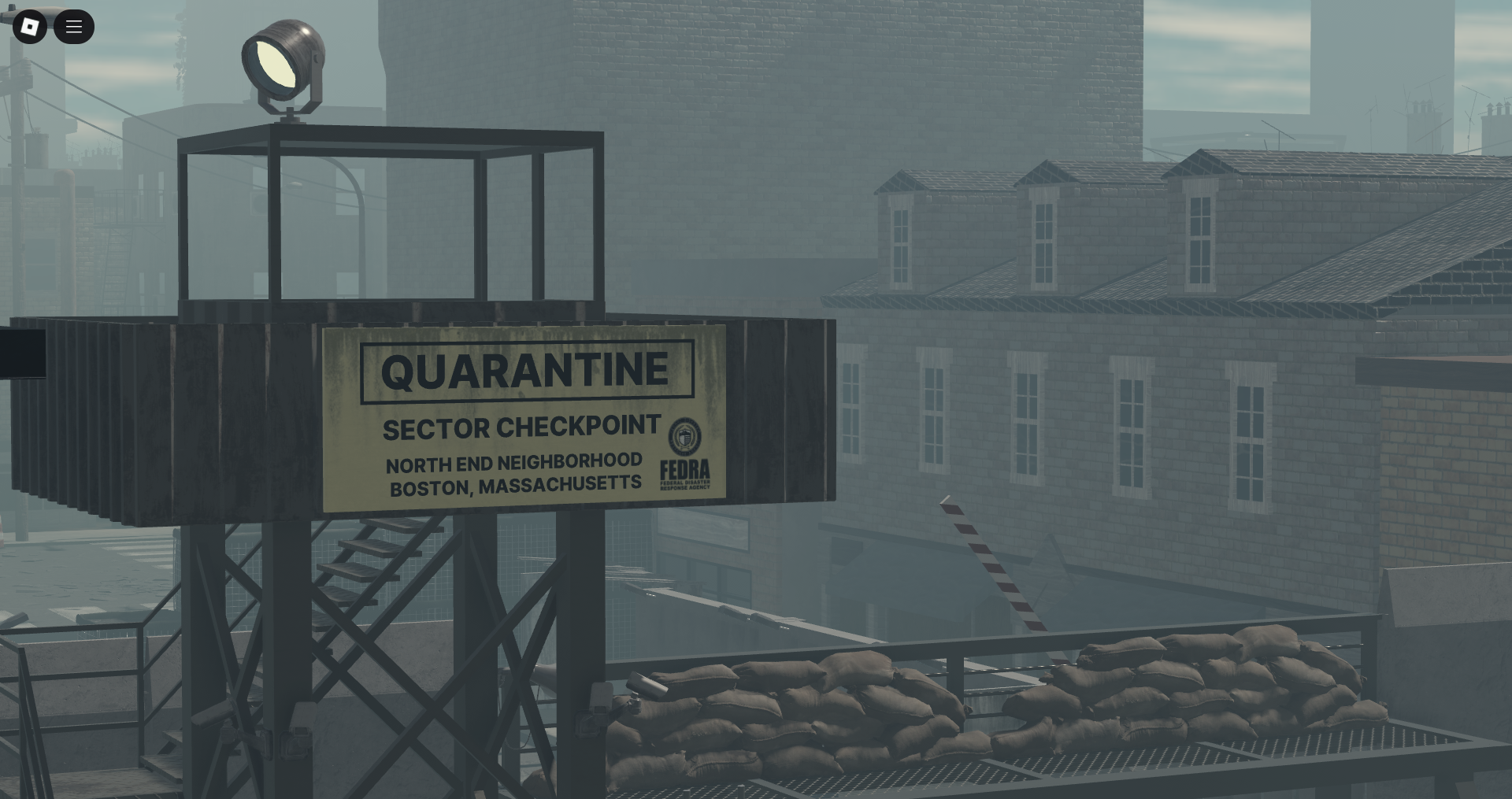
Task: Select the SECTOR CHECKPOINT label
Action: [521, 428]
